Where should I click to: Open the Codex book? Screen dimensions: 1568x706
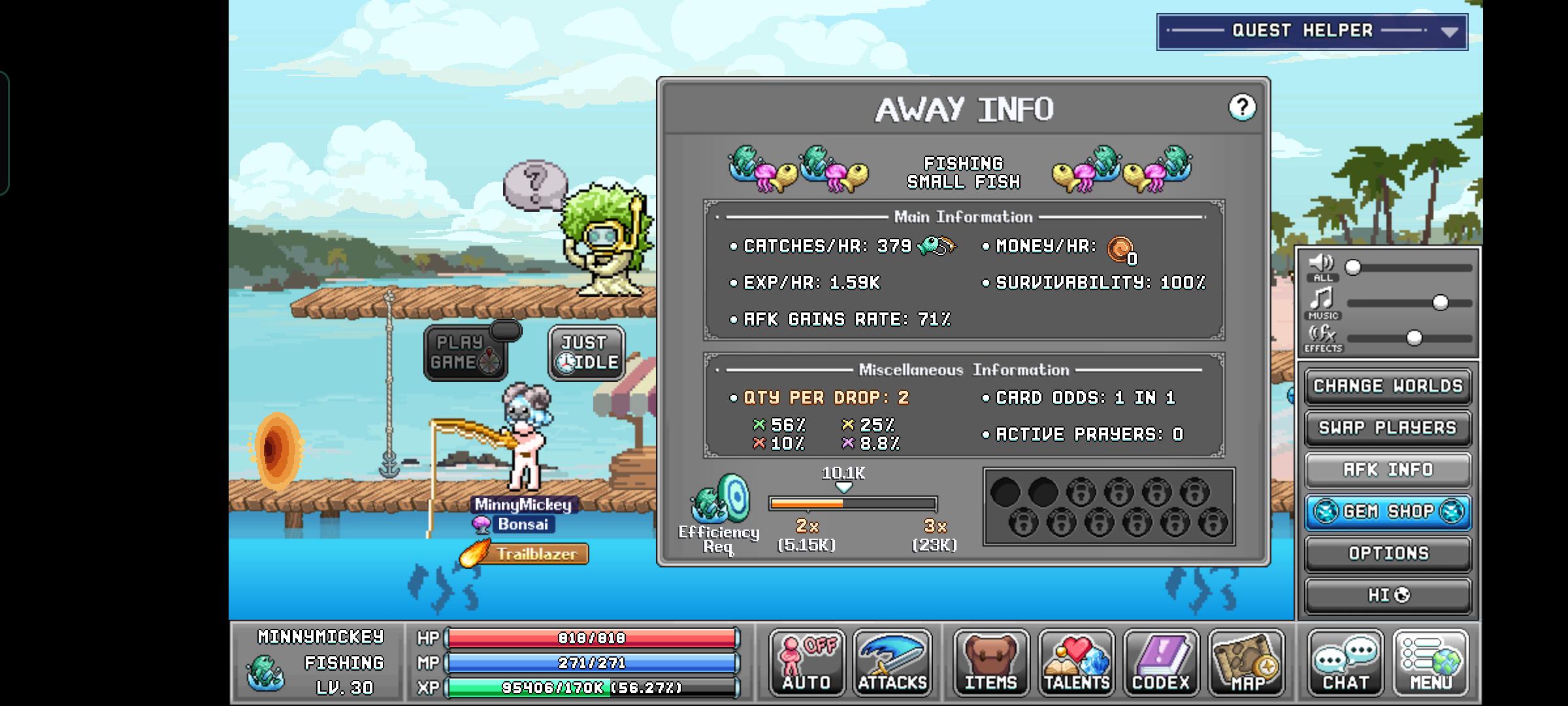1161,663
